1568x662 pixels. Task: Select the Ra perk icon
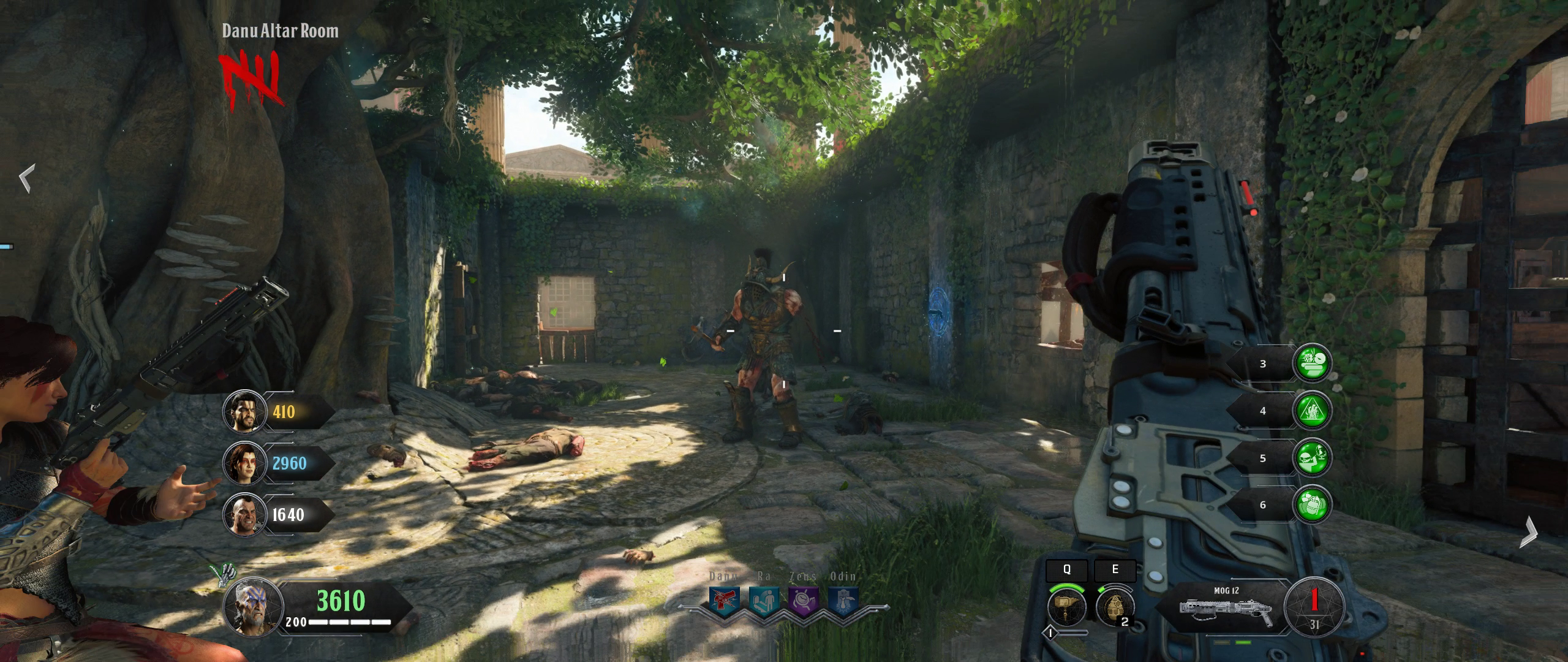pyautogui.click(x=763, y=601)
